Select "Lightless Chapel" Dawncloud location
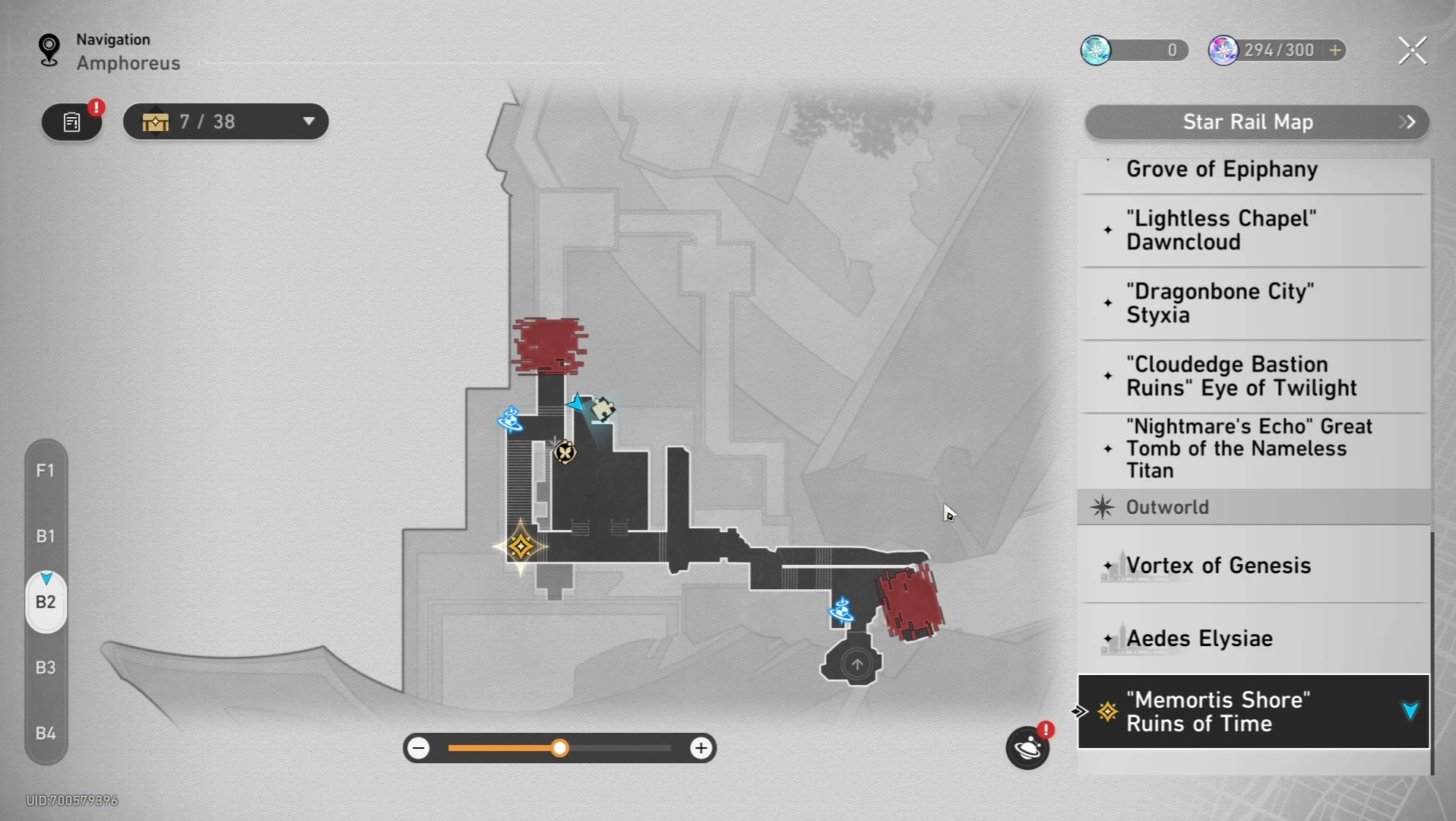 tap(1220, 230)
